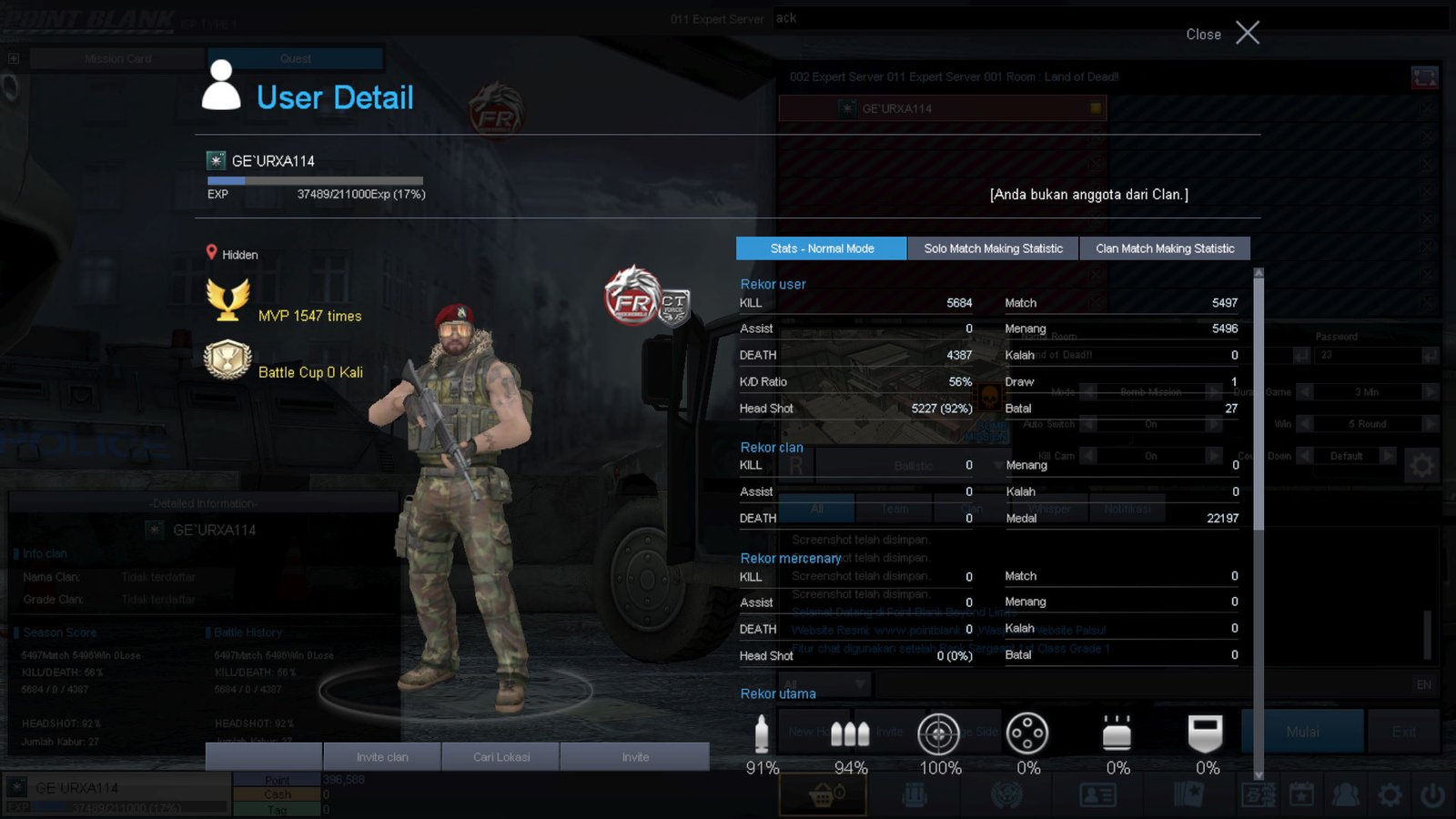This screenshot has width=1456, height=819.
Task: Open Clan Match Making Statistic tab
Action: [x=1165, y=248]
